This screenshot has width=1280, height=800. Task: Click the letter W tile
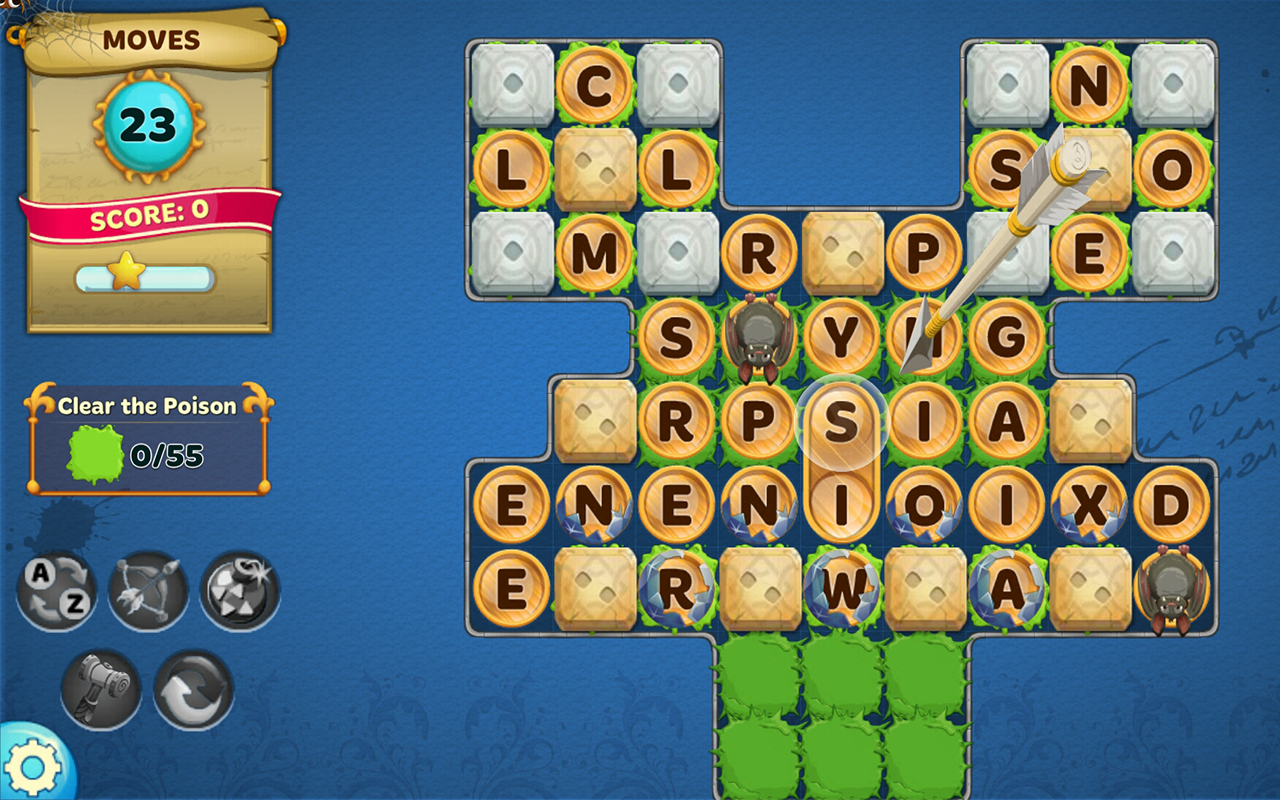click(843, 590)
